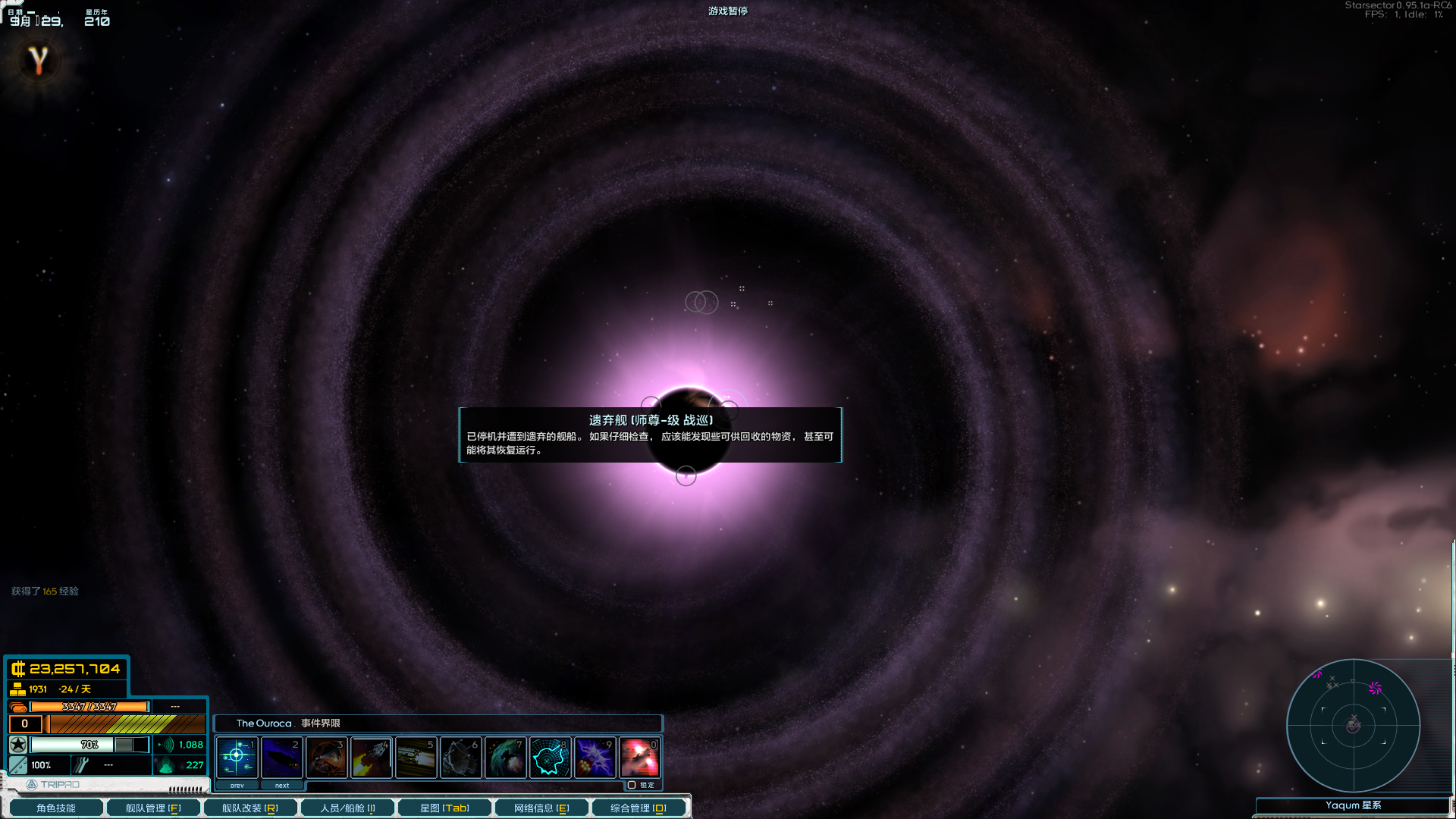
Task: Click the distress ship ability icon in slot 0
Action: point(640,757)
